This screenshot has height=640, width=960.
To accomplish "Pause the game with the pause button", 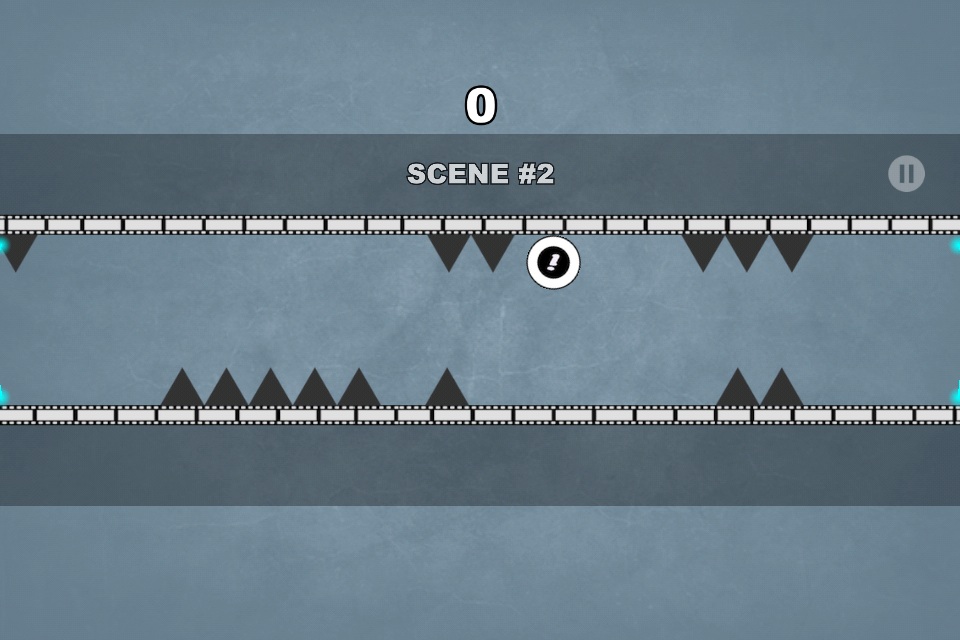I will tap(906, 174).
